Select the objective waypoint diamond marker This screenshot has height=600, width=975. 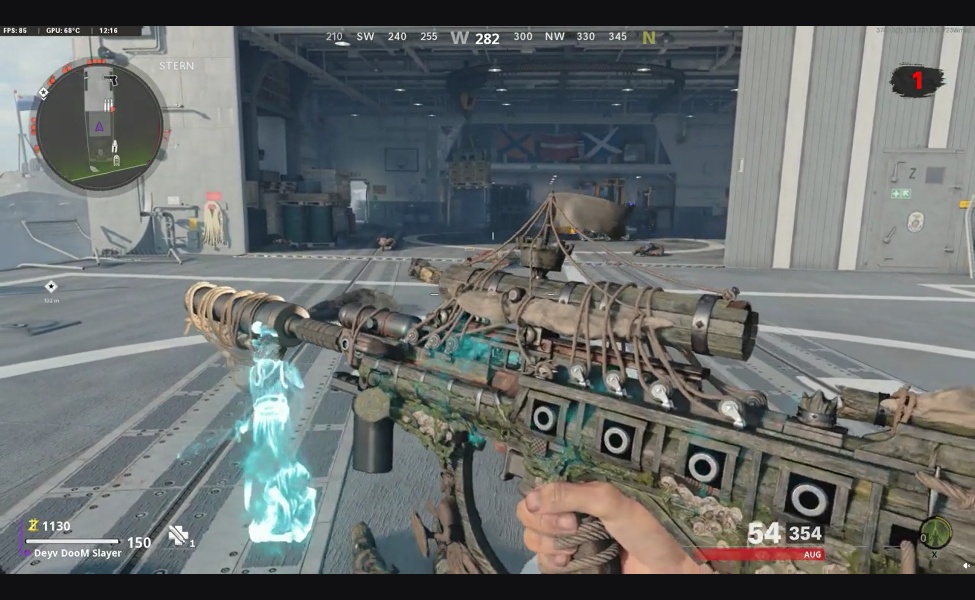click(x=51, y=286)
